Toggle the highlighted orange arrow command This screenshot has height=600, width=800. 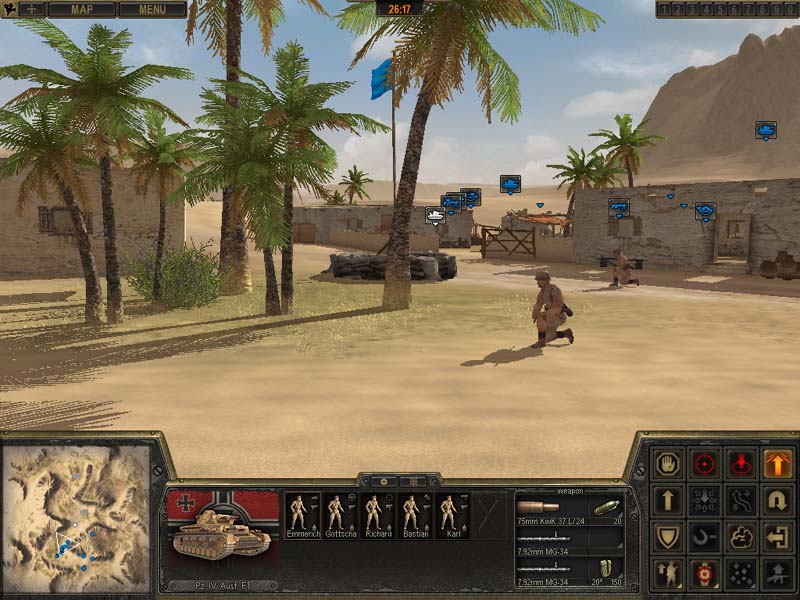pos(777,464)
